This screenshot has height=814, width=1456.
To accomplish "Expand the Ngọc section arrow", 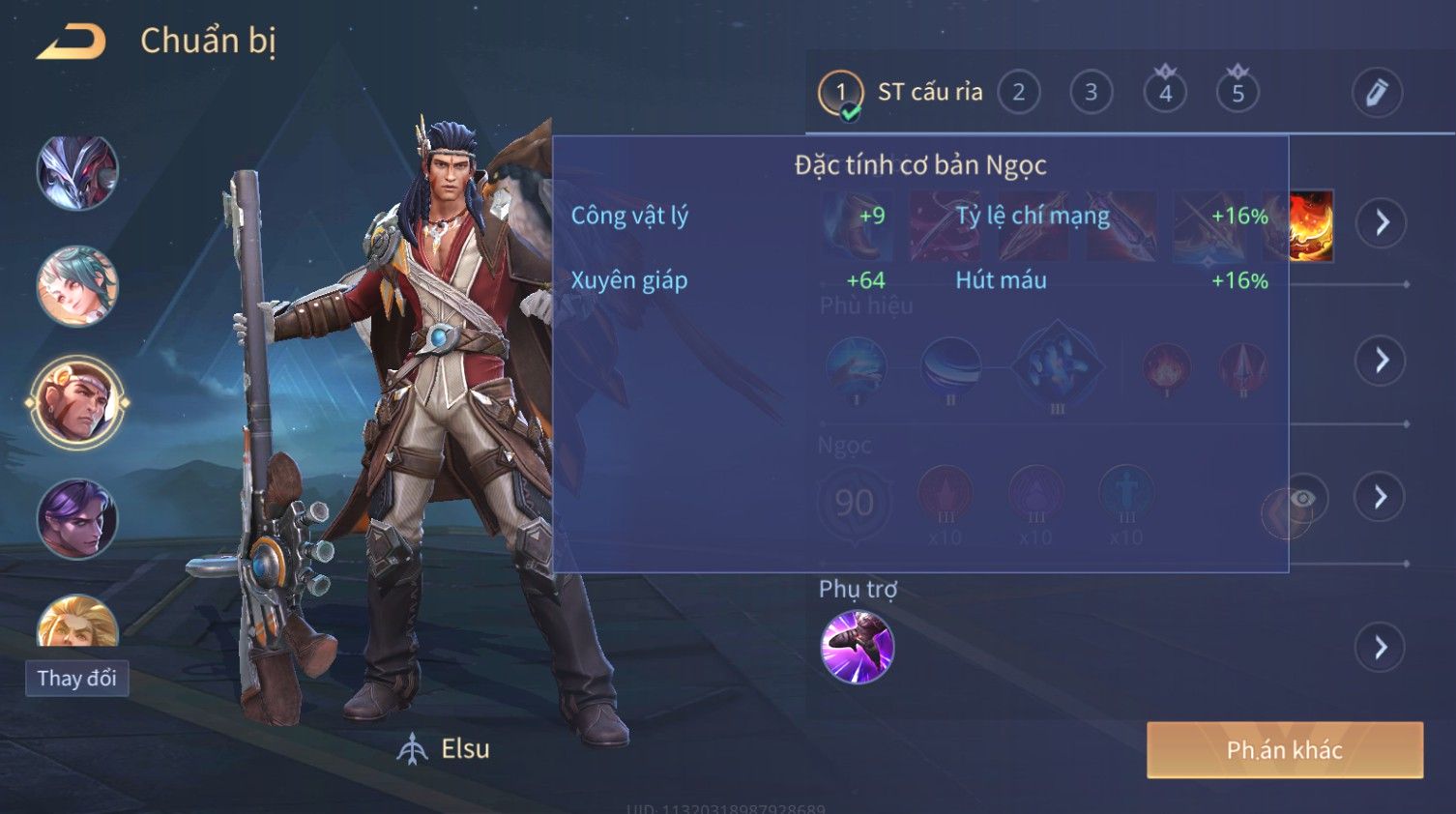I will (1381, 497).
